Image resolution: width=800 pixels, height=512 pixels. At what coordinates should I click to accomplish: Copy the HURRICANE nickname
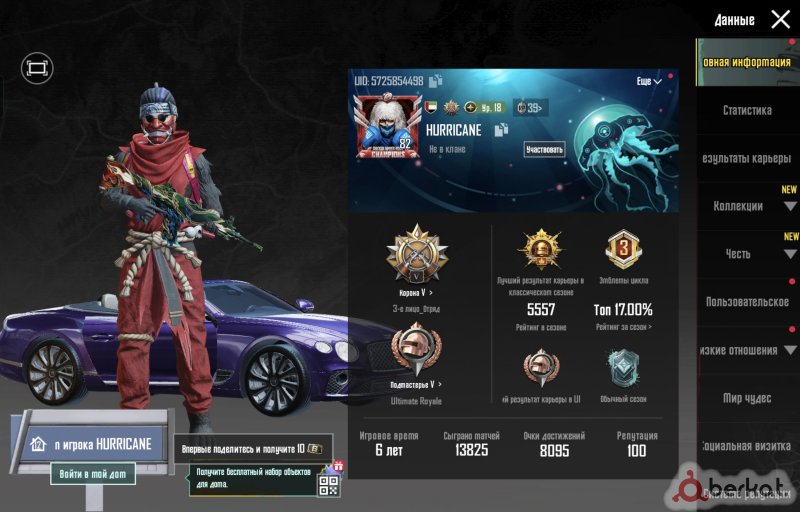pos(502,130)
